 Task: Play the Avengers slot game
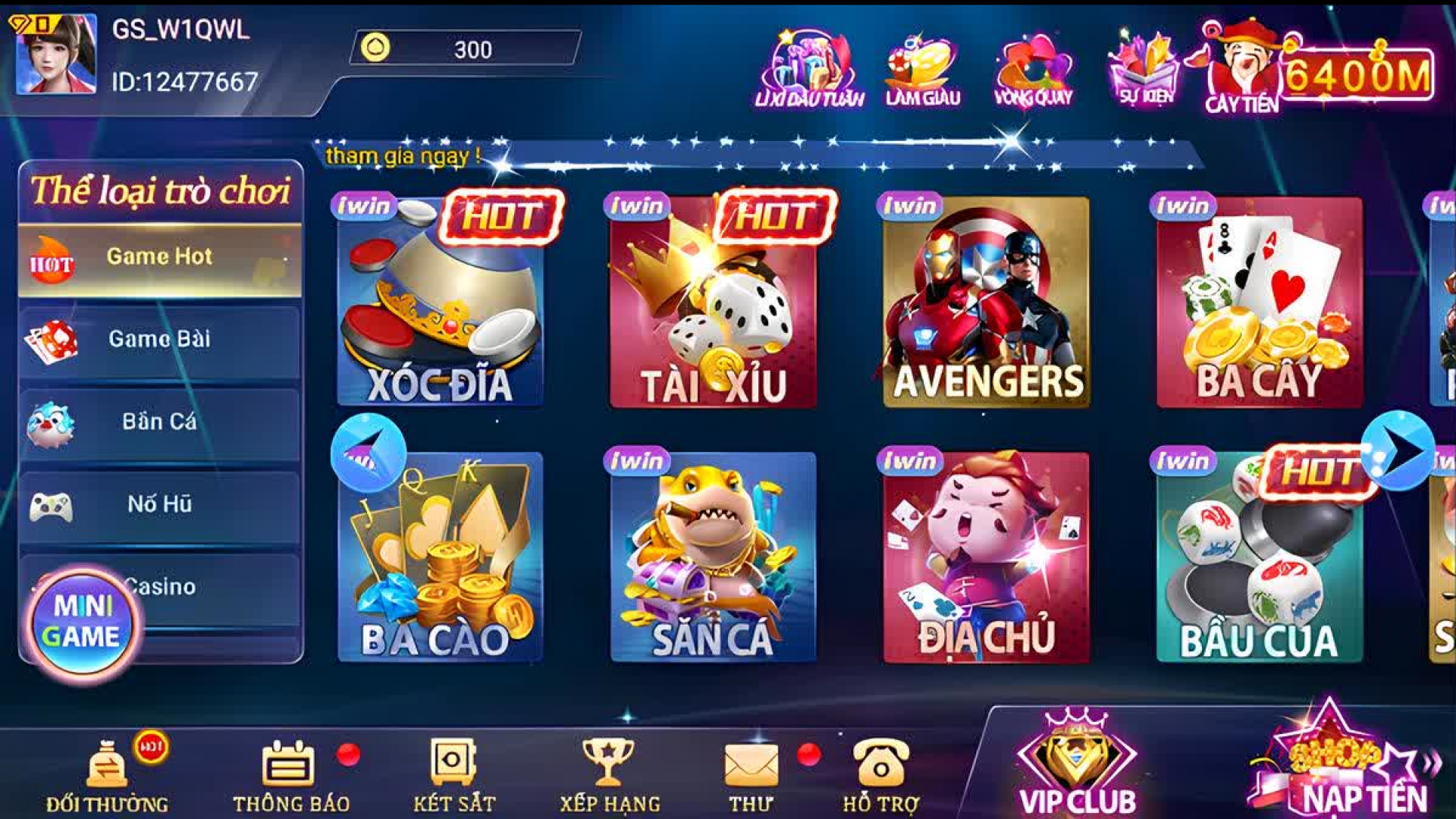[986, 303]
